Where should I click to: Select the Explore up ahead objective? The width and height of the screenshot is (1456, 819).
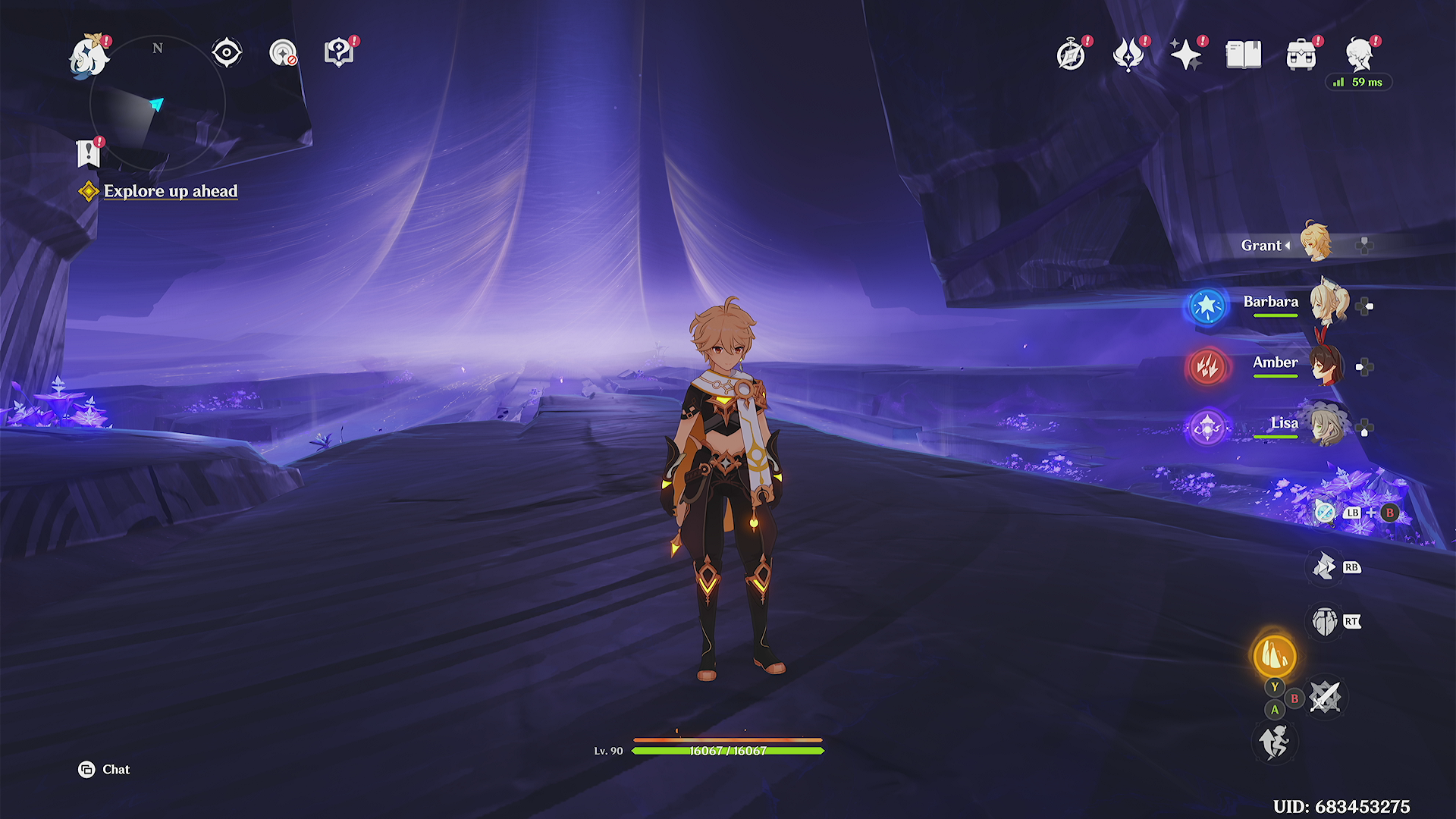coord(171,191)
